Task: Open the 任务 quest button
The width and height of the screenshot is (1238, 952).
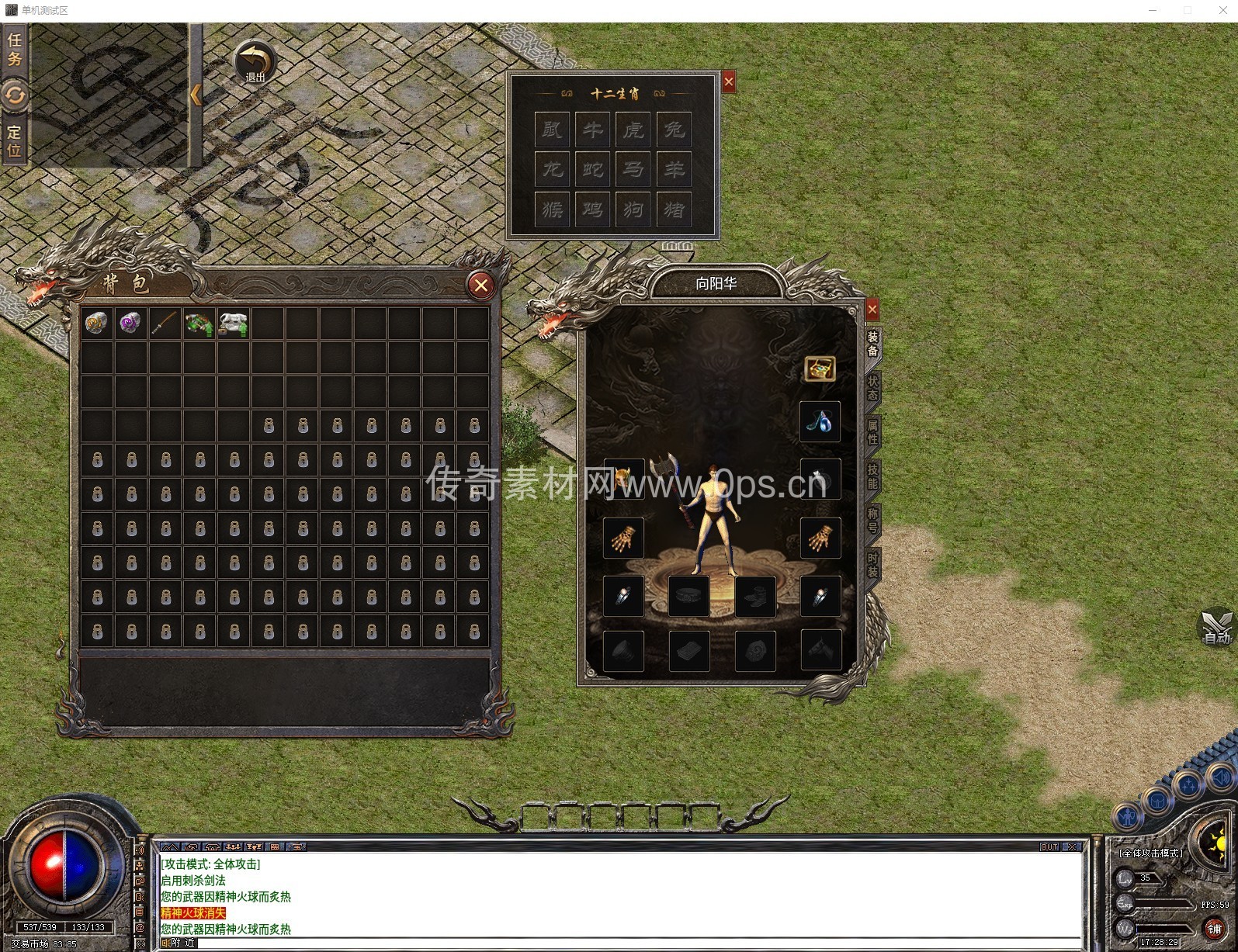Action: coord(14,48)
